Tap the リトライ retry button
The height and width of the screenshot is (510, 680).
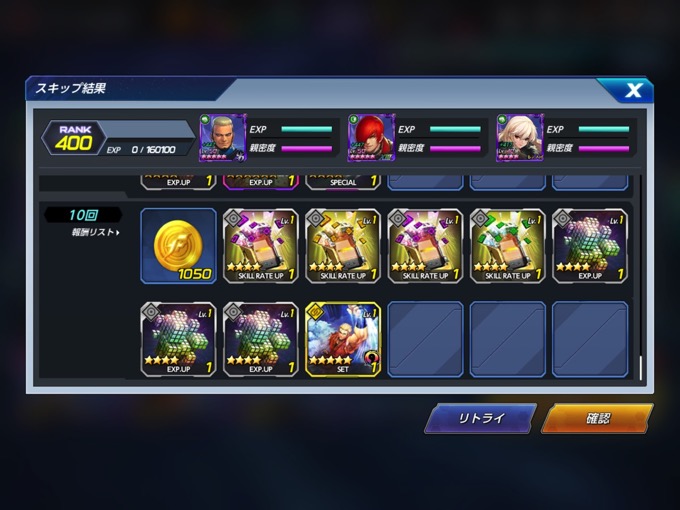(480, 418)
